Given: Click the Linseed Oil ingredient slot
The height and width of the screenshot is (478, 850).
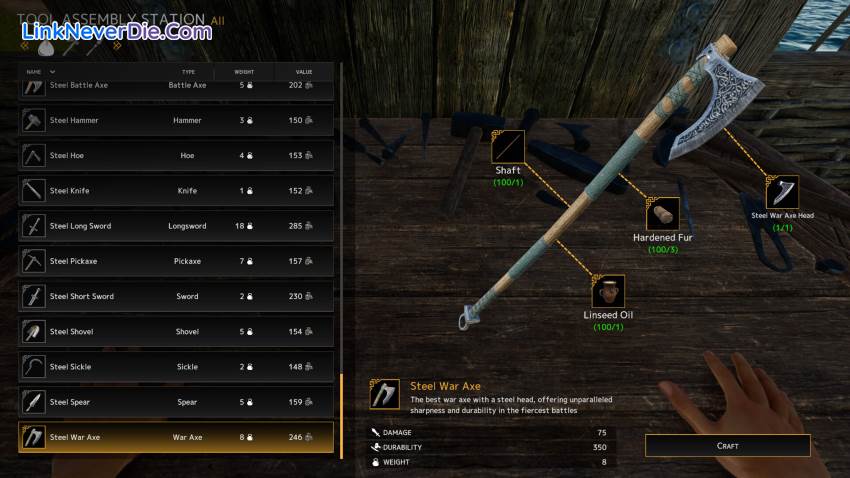Looking at the screenshot, I should tap(608, 291).
